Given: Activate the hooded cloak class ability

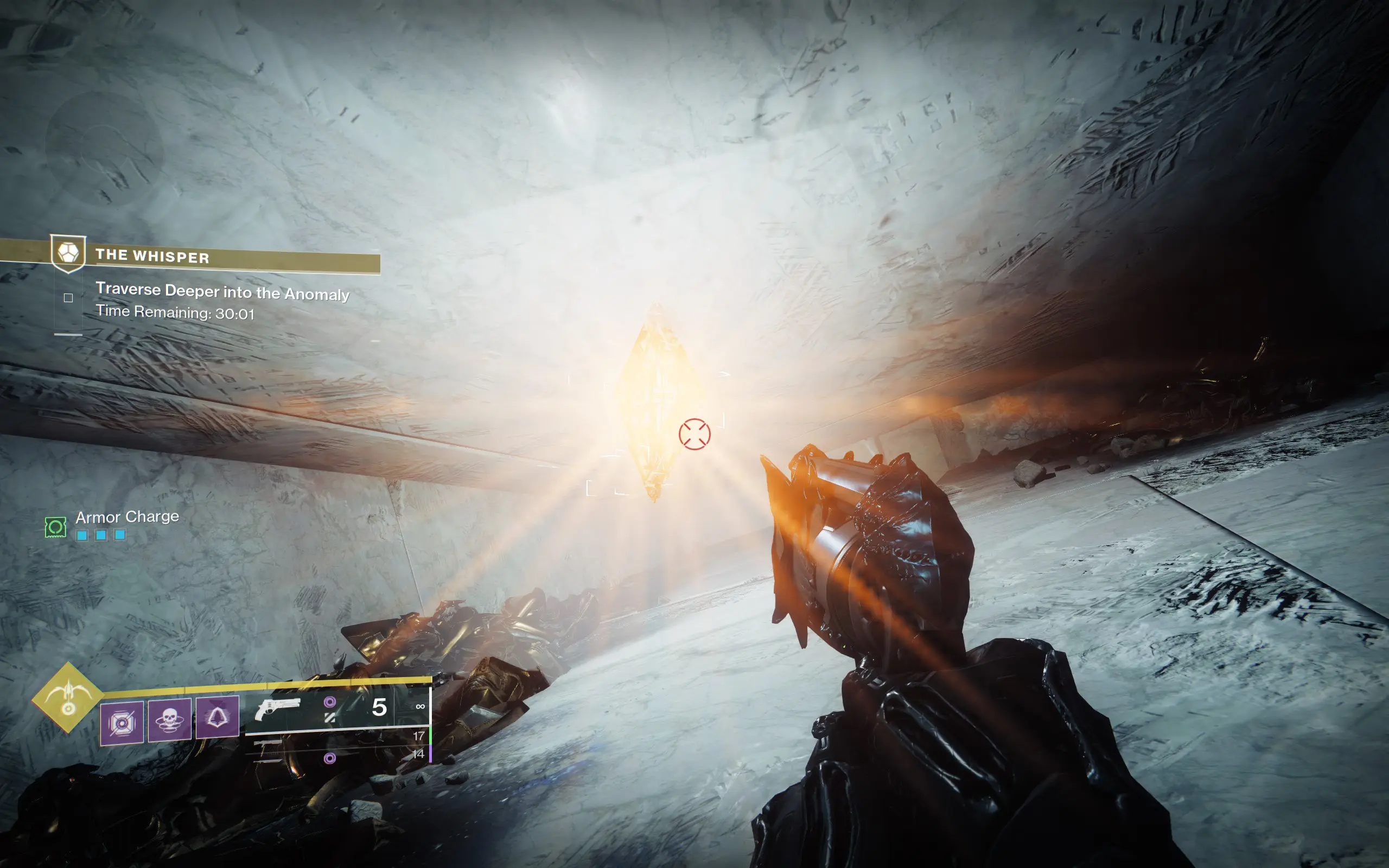Looking at the screenshot, I should [x=218, y=717].
